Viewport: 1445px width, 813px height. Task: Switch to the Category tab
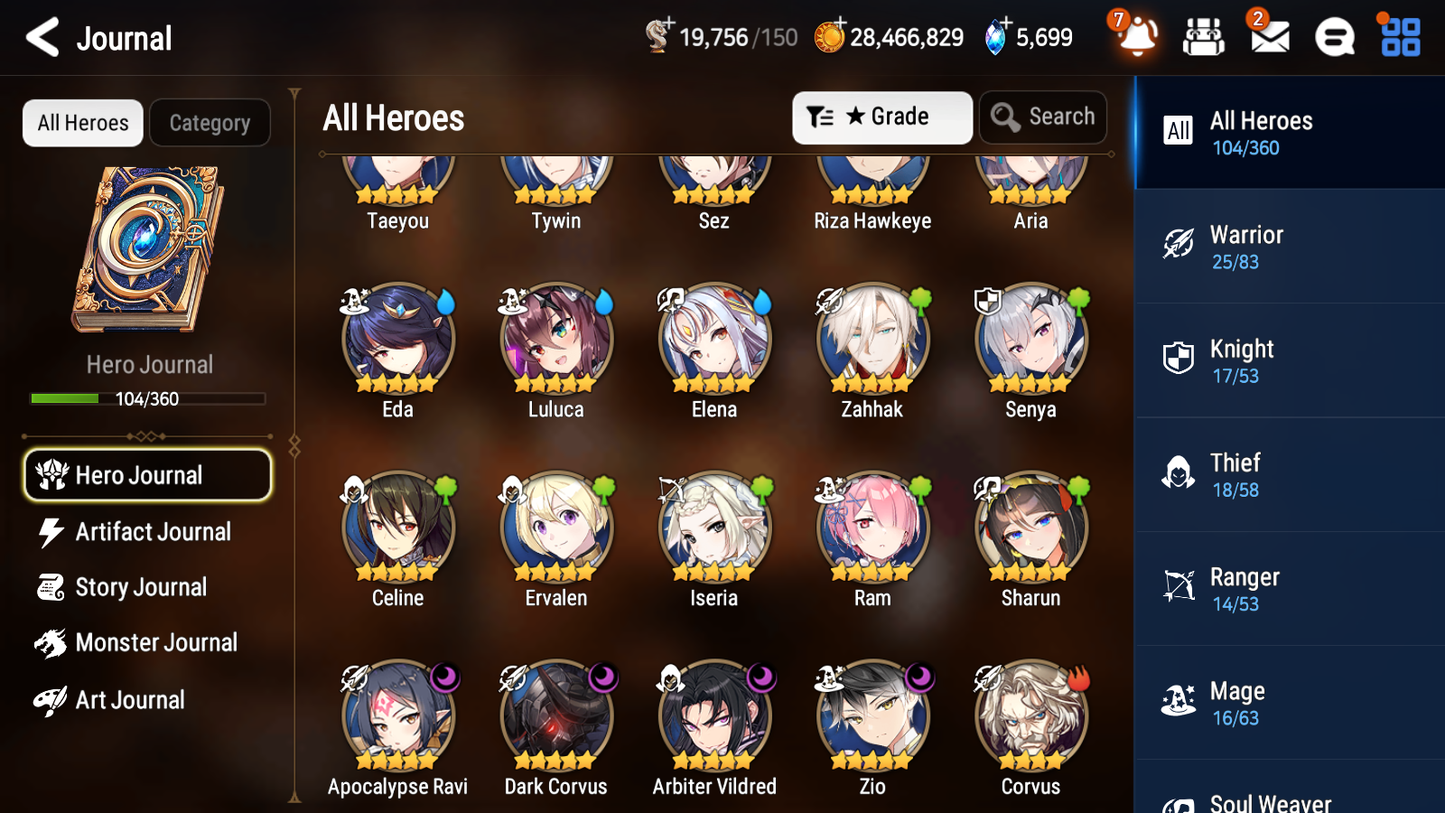[210, 122]
